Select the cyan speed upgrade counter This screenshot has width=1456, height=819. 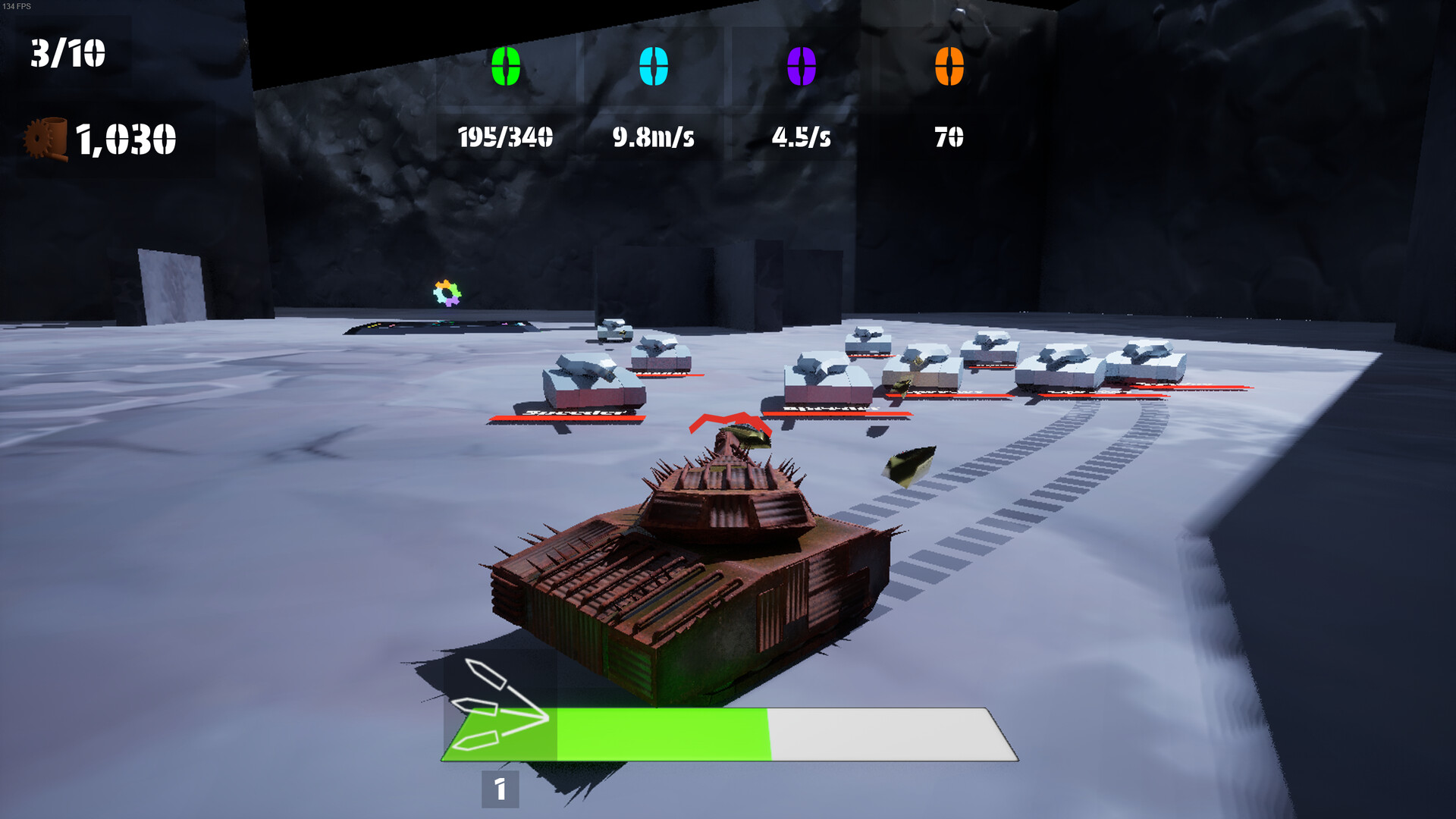point(654,66)
